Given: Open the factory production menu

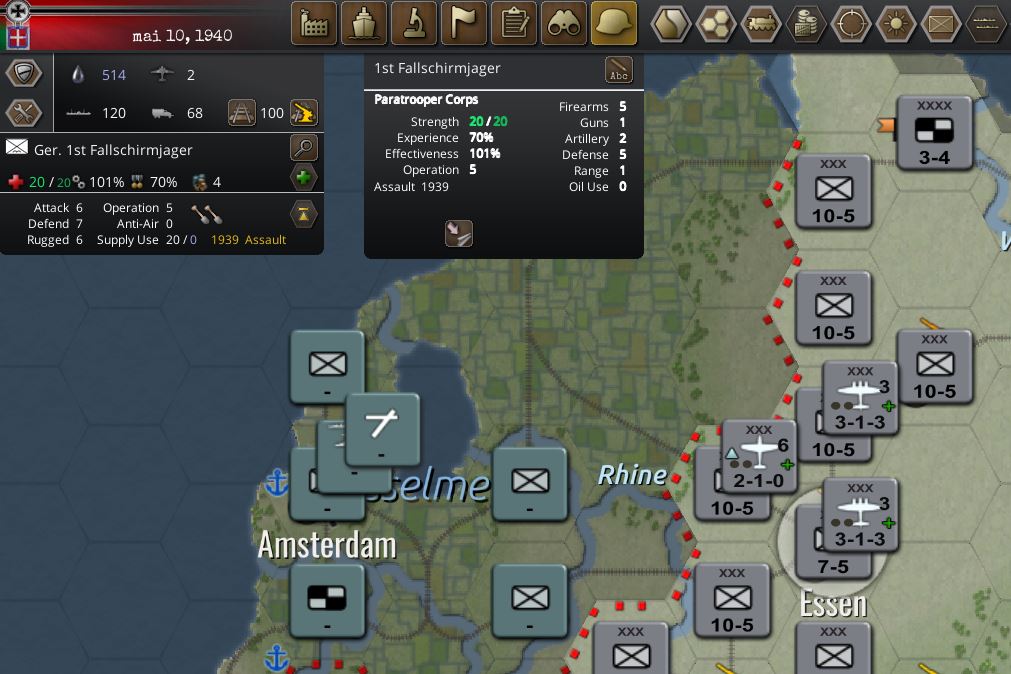Looking at the screenshot, I should coord(313,24).
